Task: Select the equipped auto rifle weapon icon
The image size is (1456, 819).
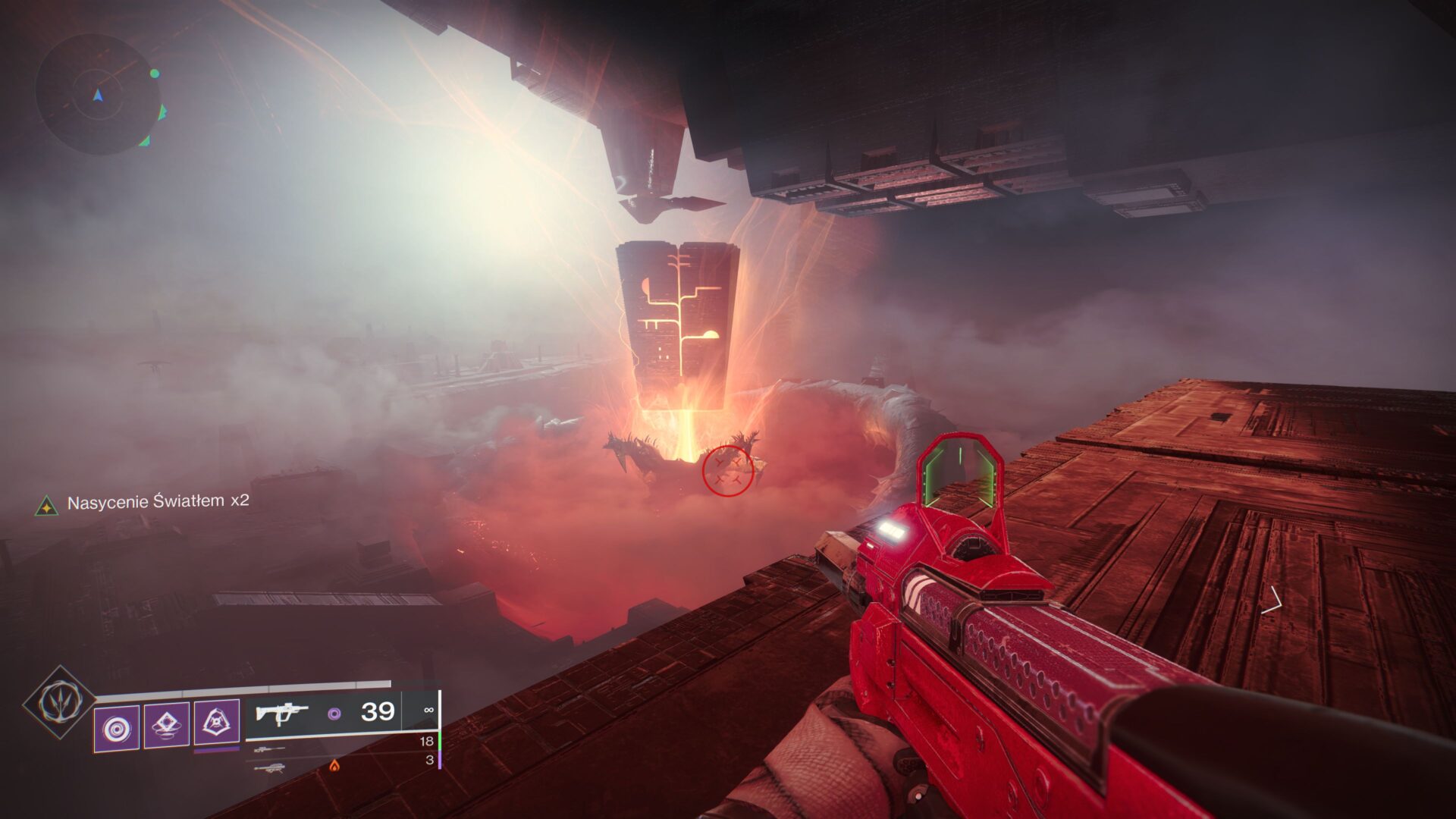Action: pos(282,714)
